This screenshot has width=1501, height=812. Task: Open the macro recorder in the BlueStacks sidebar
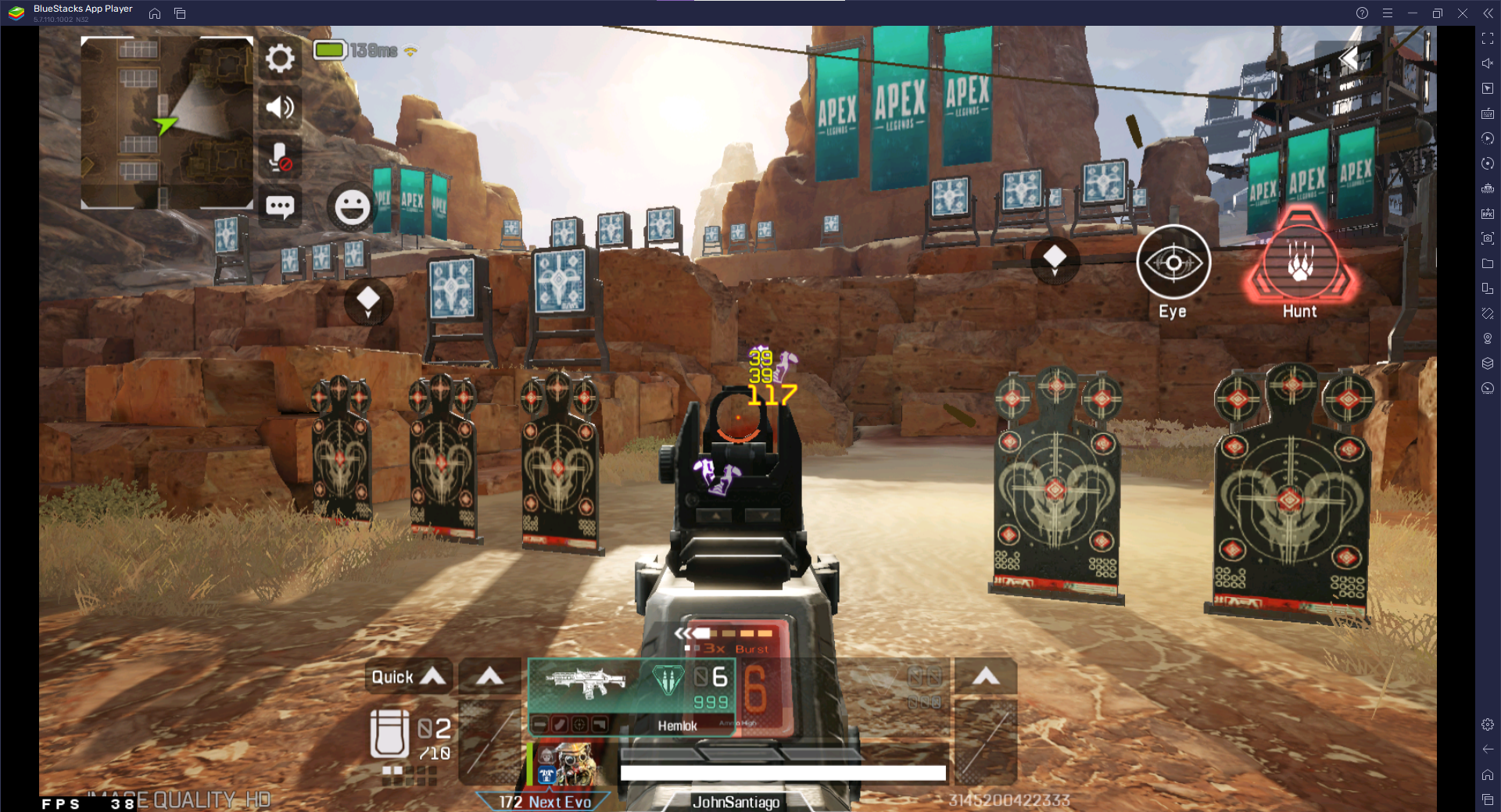coord(1487,138)
